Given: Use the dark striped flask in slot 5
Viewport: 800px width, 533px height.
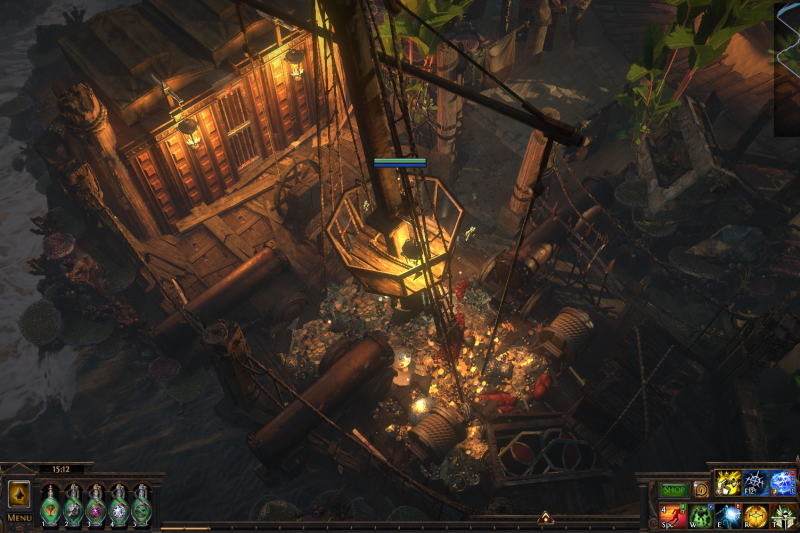Looking at the screenshot, I should coord(142,505).
